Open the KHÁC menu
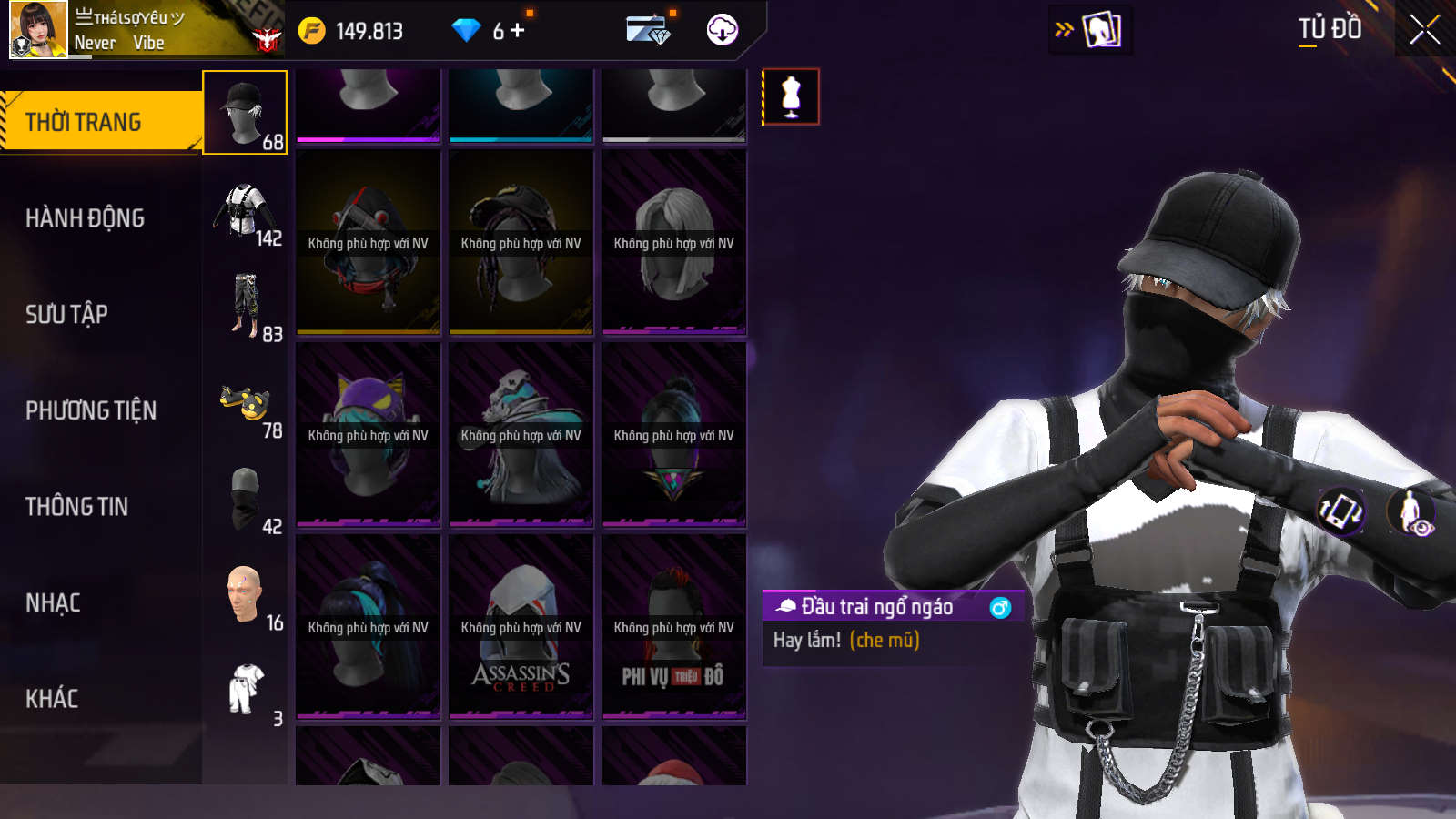The height and width of the screenshot is (819, 1456). pyautogui.click(x=52, y=699)
